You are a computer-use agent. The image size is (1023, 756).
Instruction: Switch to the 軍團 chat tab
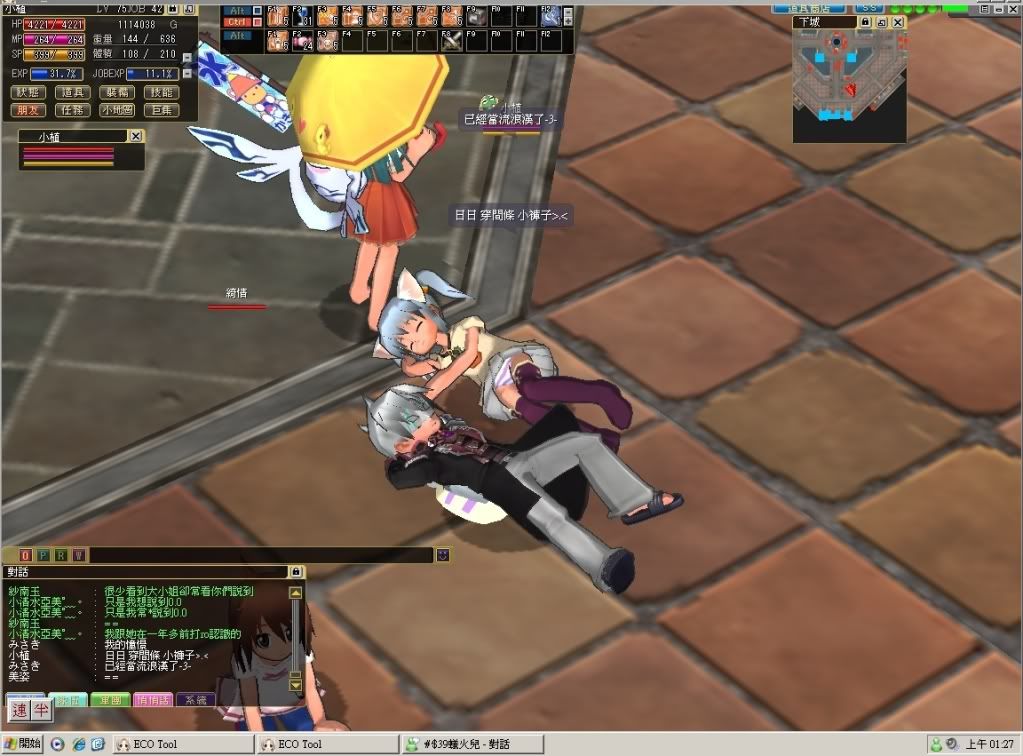(110, 700)
